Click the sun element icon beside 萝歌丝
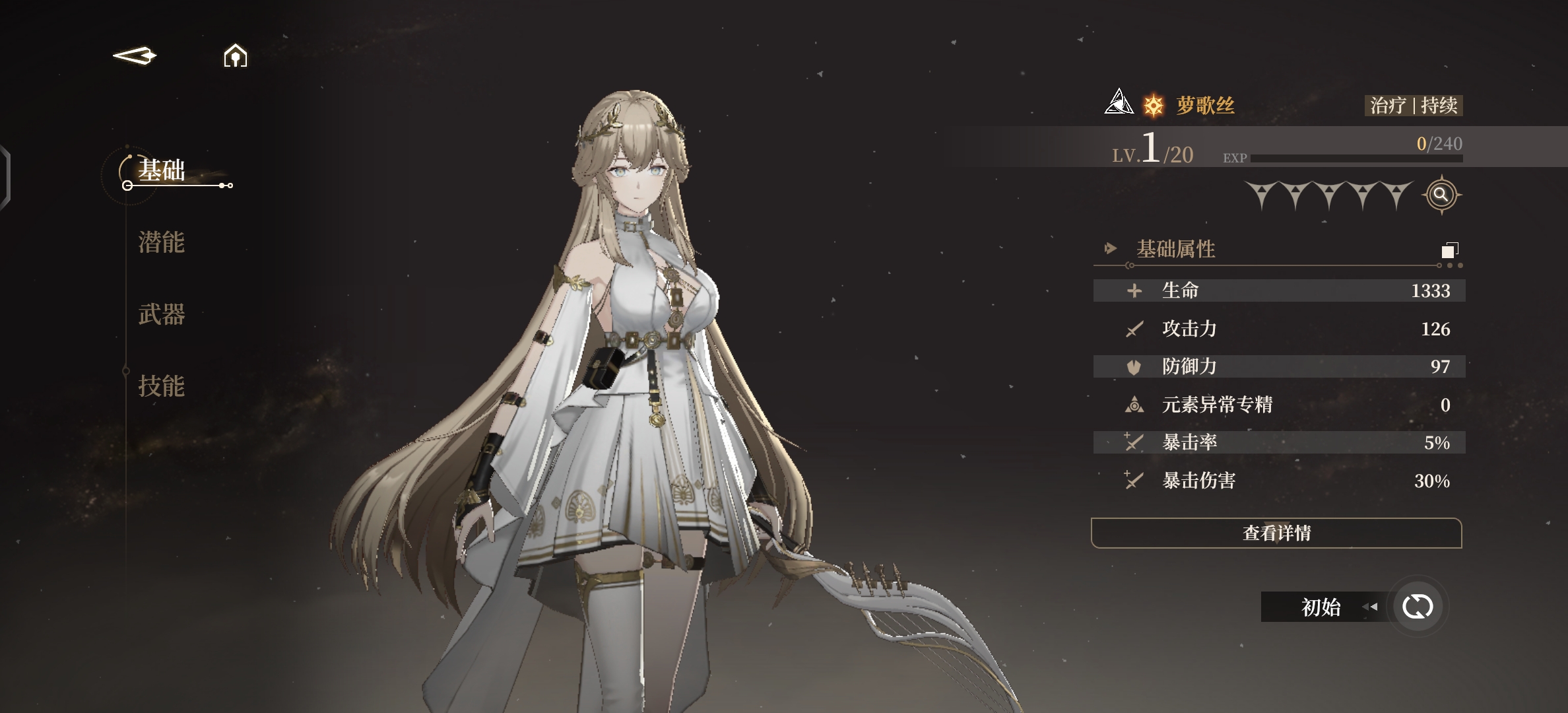The image size is (1568, 713). [x=1154, y=106]
